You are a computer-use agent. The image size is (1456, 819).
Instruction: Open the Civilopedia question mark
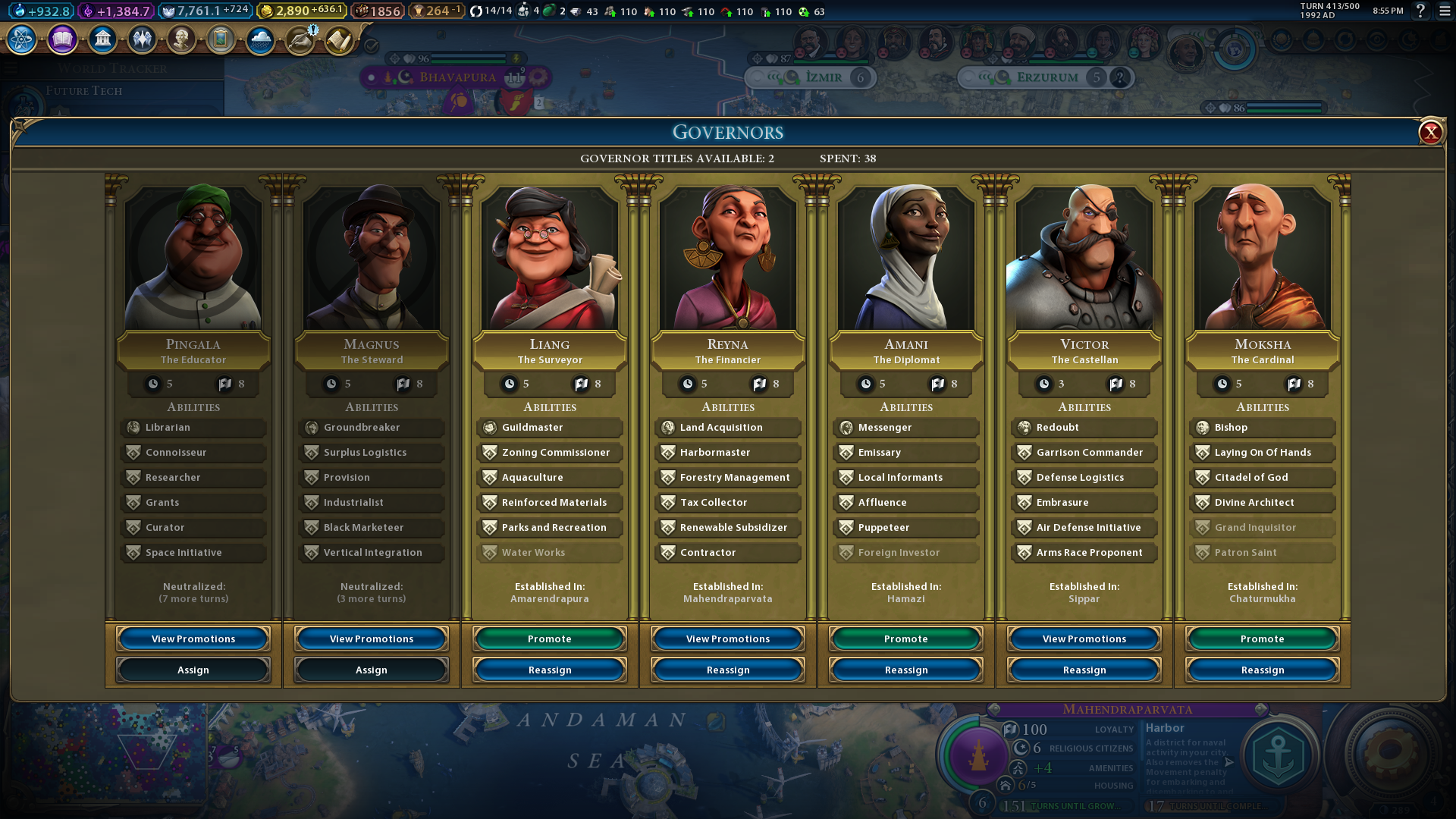(x=1421, y=11)
